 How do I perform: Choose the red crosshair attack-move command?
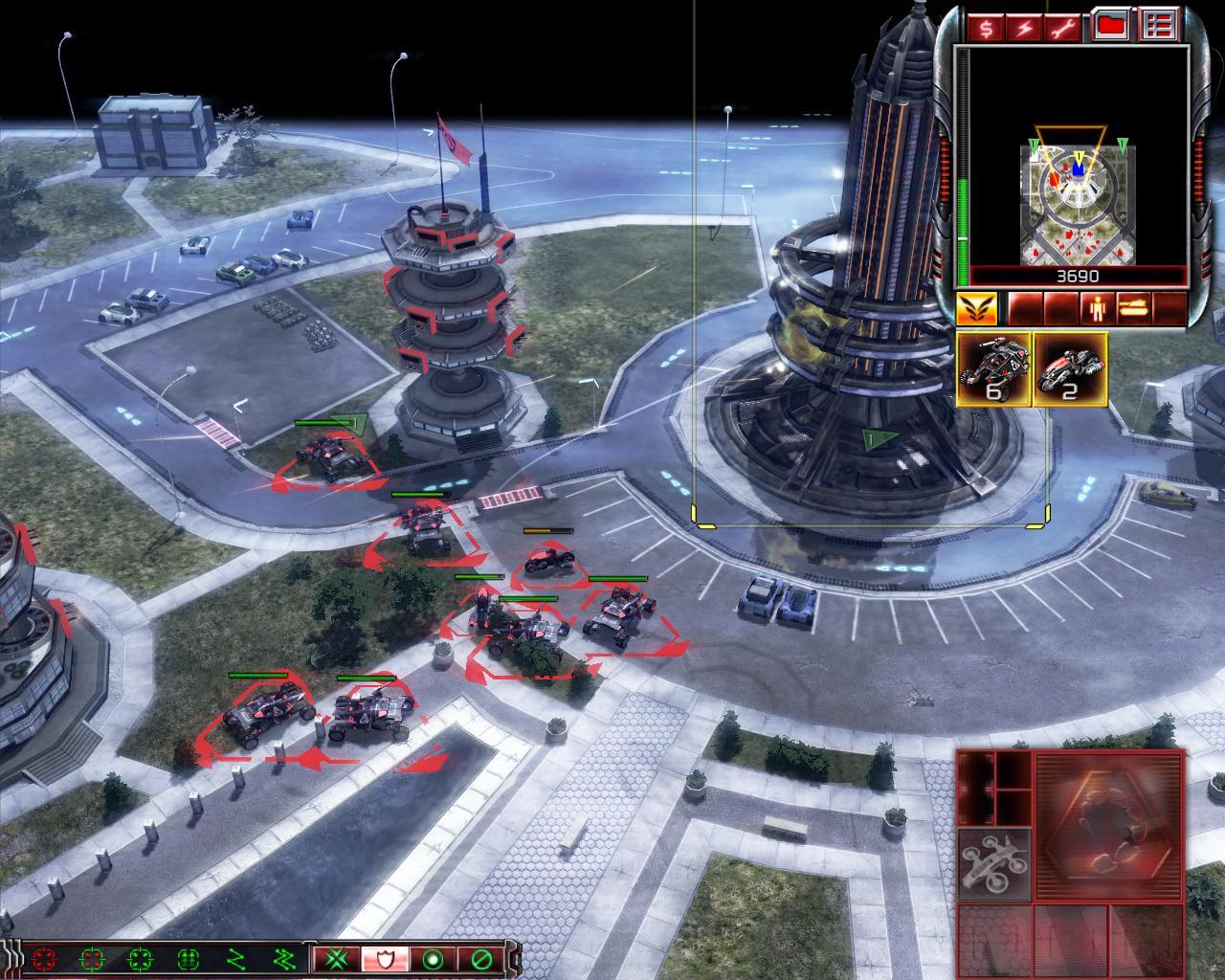(42, 958)
